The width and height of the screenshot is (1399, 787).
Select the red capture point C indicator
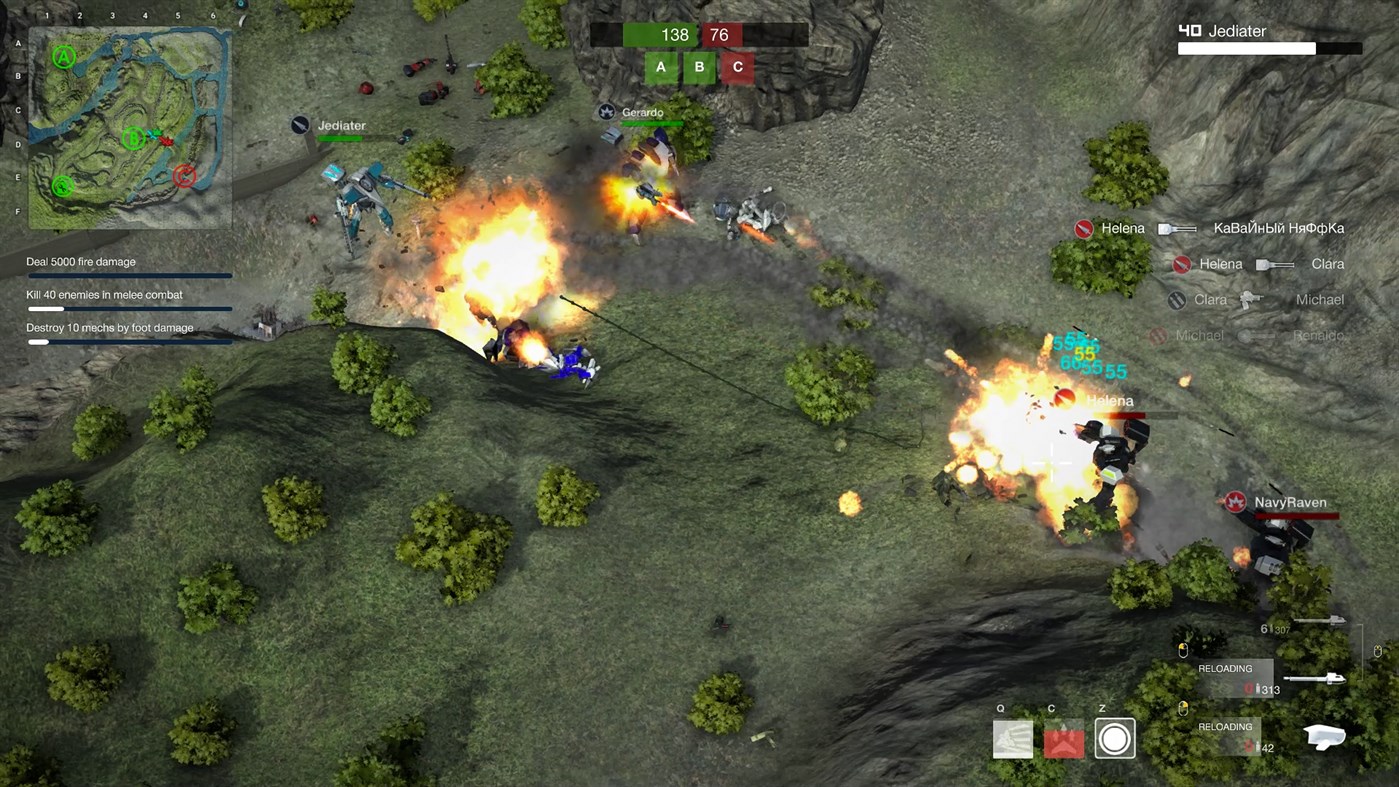pyautogui.click(x=737, y=67)
